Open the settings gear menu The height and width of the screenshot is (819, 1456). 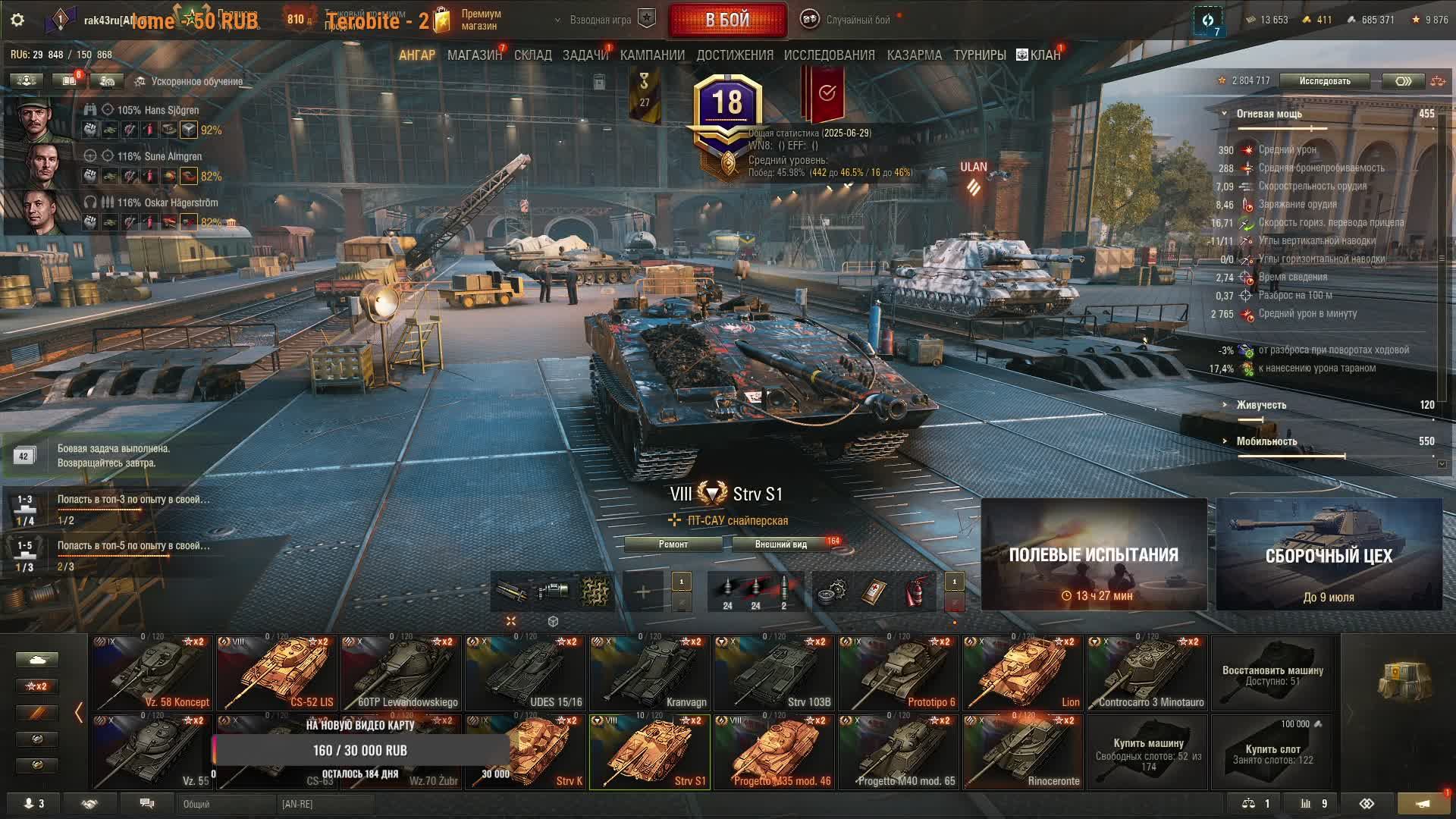point(17,20)
